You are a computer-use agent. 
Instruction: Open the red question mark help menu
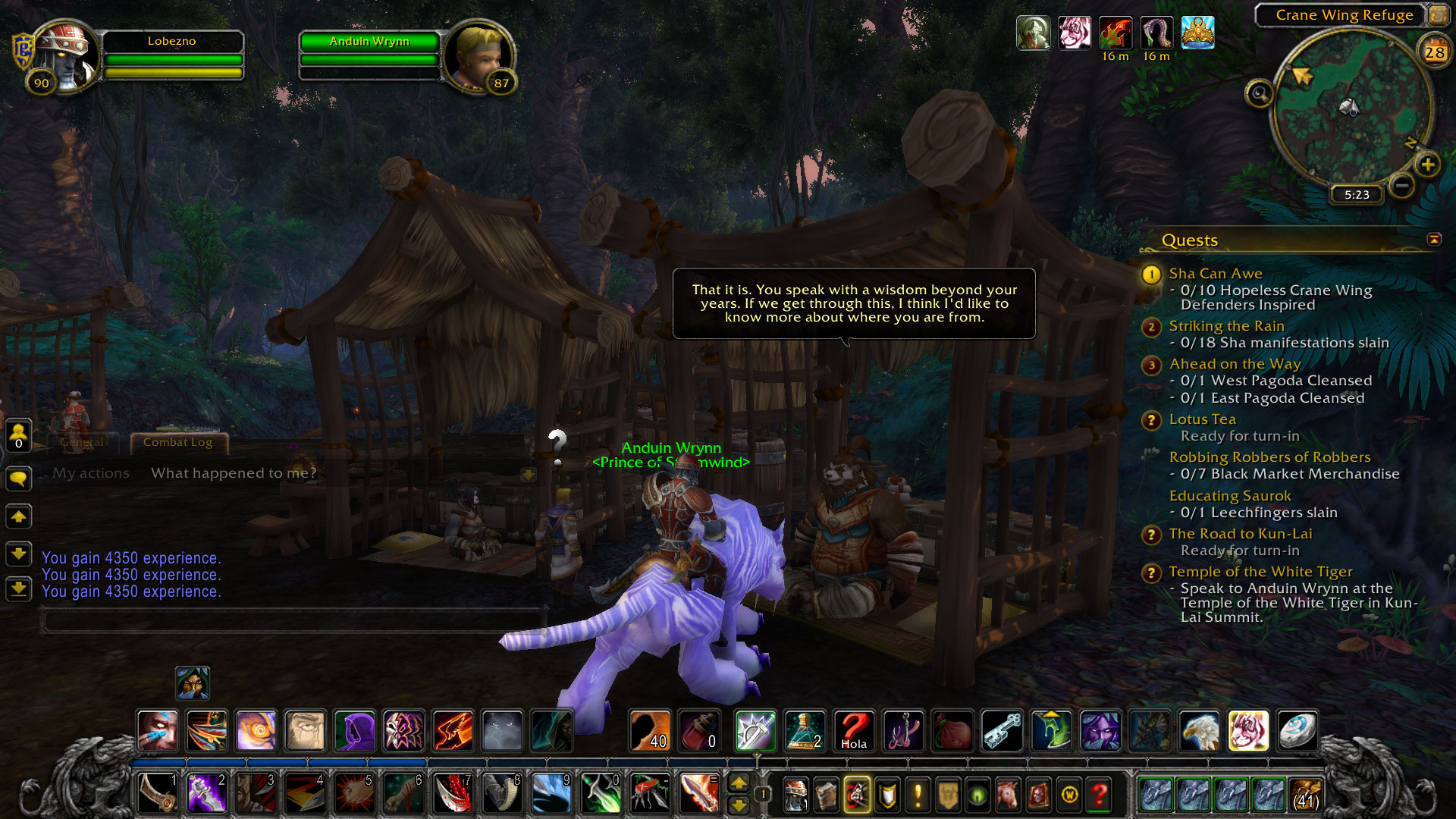(1099, 795)
